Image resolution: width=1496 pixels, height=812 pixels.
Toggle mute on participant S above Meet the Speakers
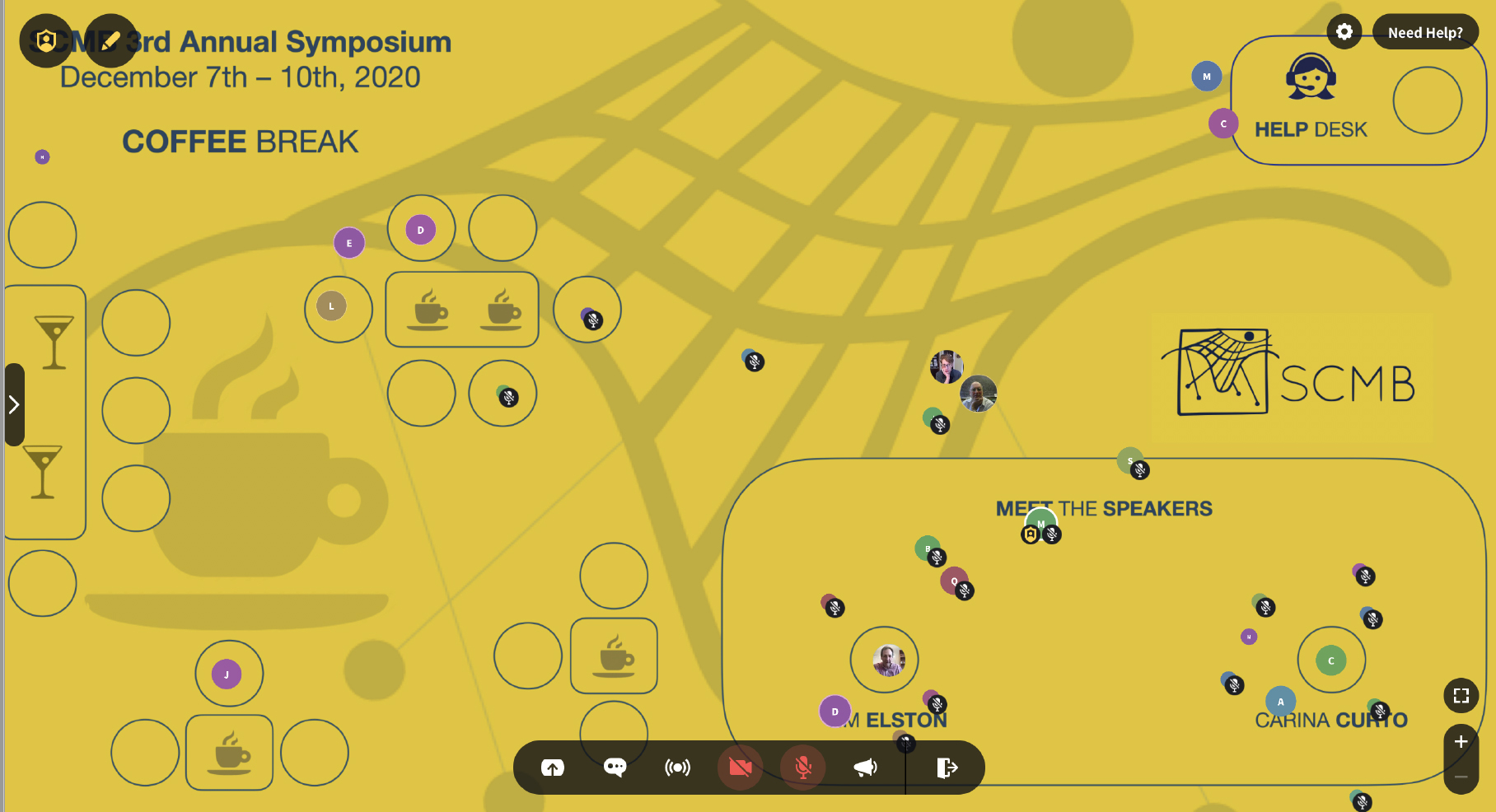(x=1139, y=469)
